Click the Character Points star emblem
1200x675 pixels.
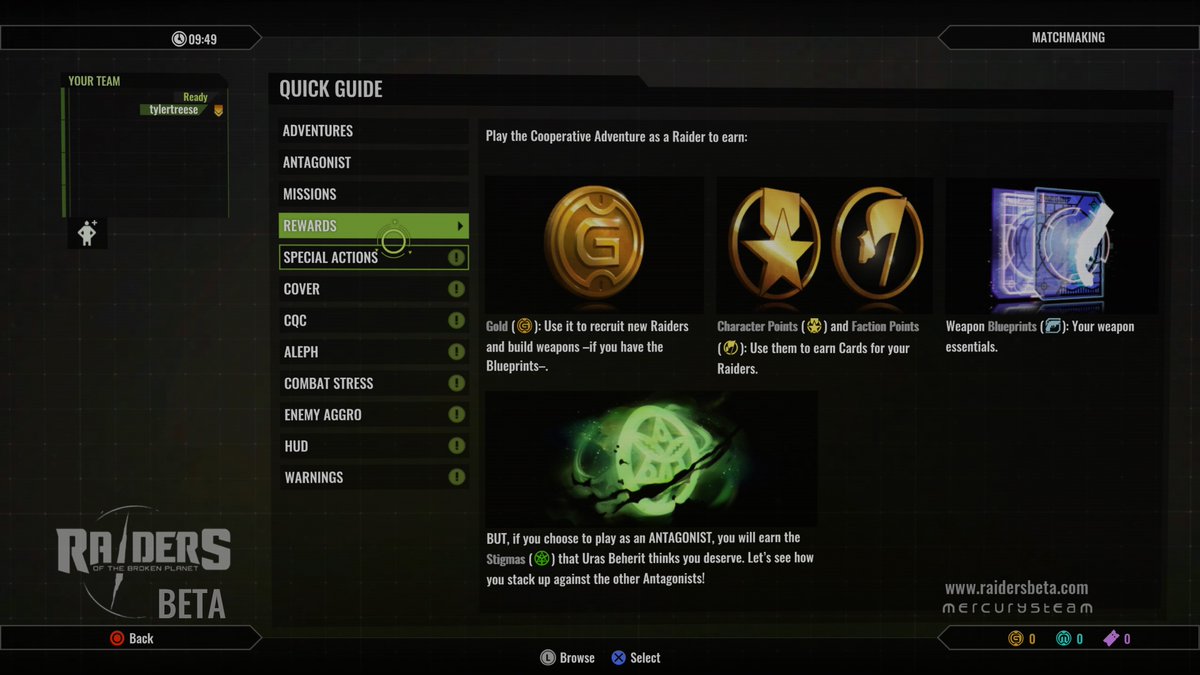tap(774, 244)
